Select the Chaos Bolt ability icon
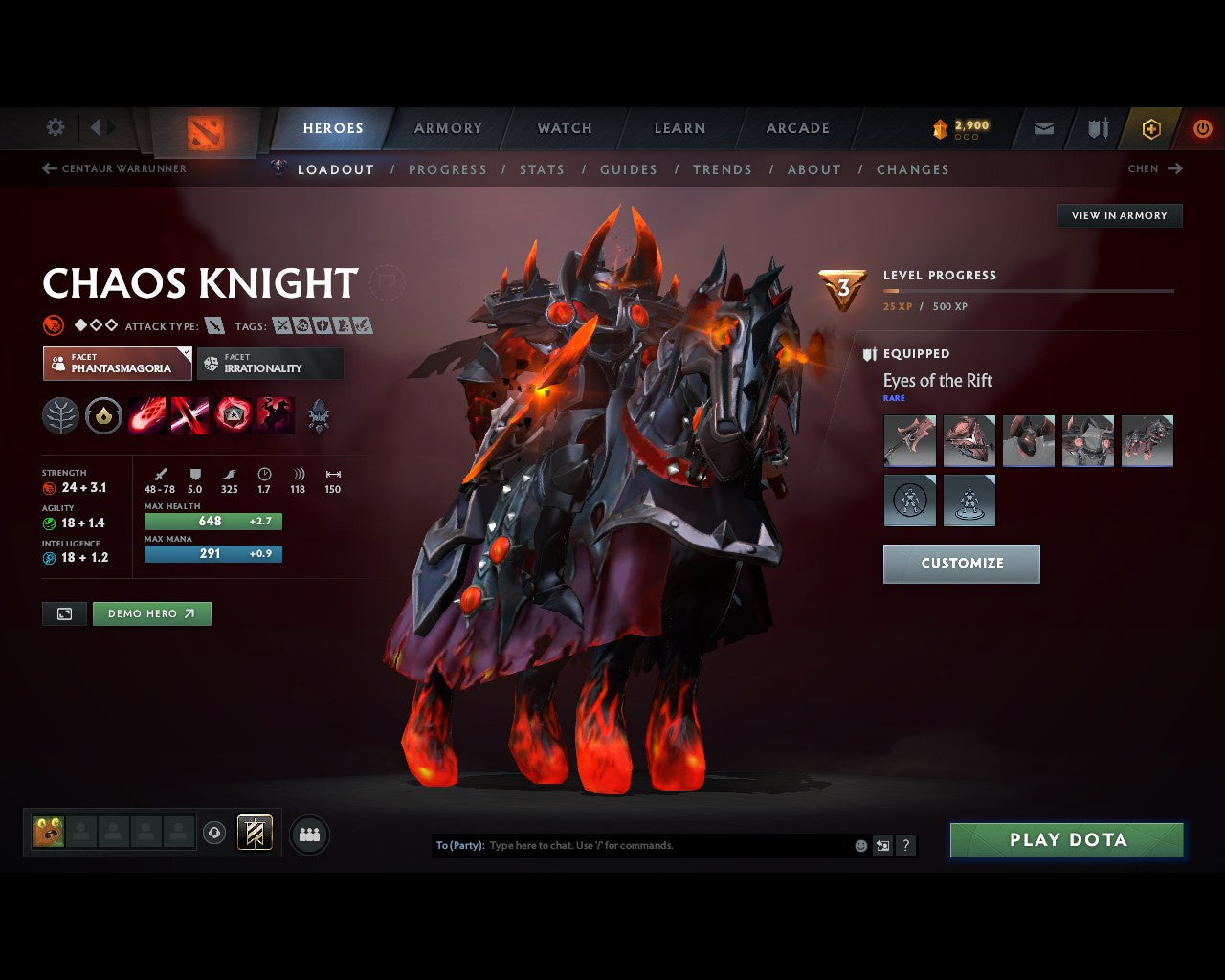Viewport: 1225px width, 980px height. [x=146, y=415]
